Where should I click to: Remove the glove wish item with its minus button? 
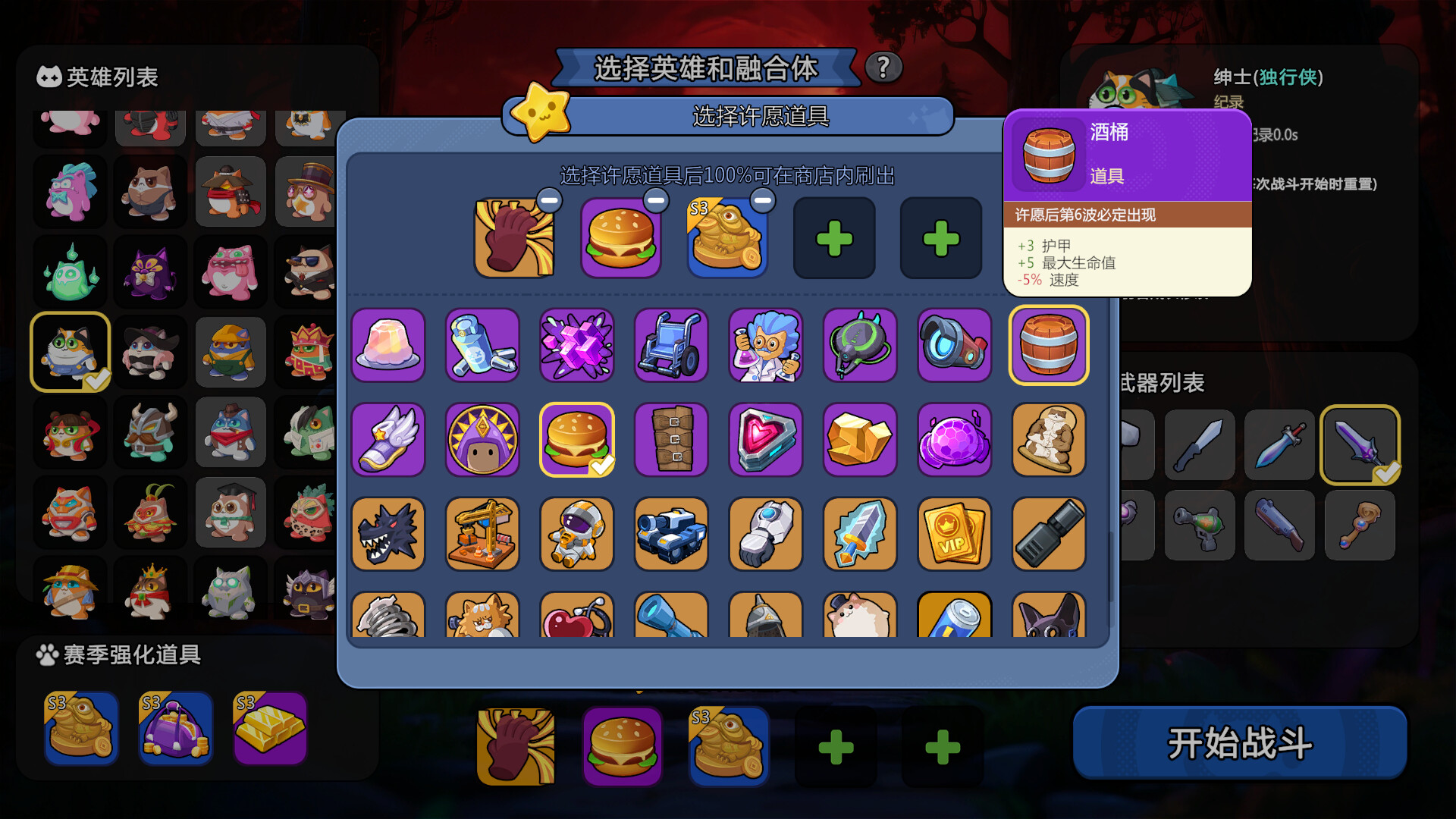[x=550, y=201]
